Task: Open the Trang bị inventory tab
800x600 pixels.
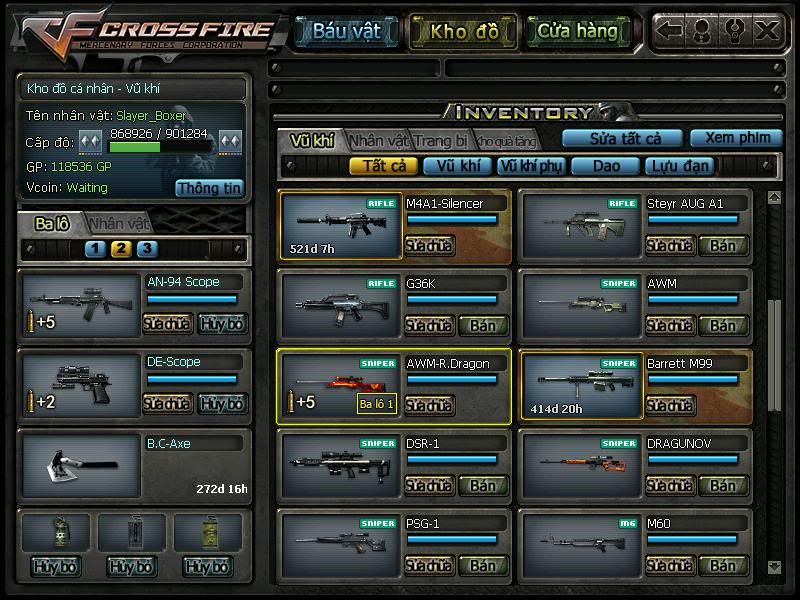Action: 440,141
